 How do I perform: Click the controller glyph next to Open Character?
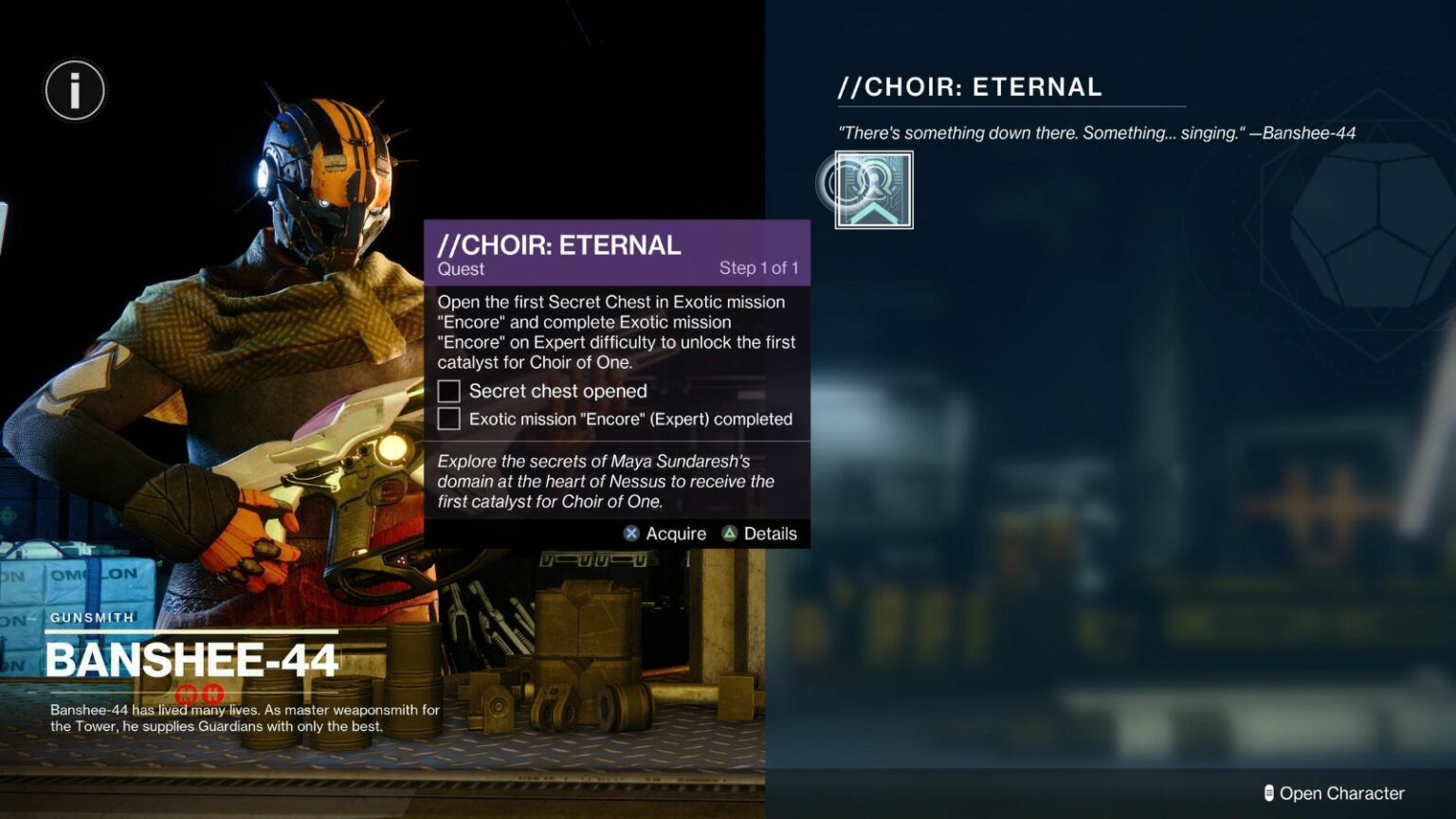click(1268, 792)
